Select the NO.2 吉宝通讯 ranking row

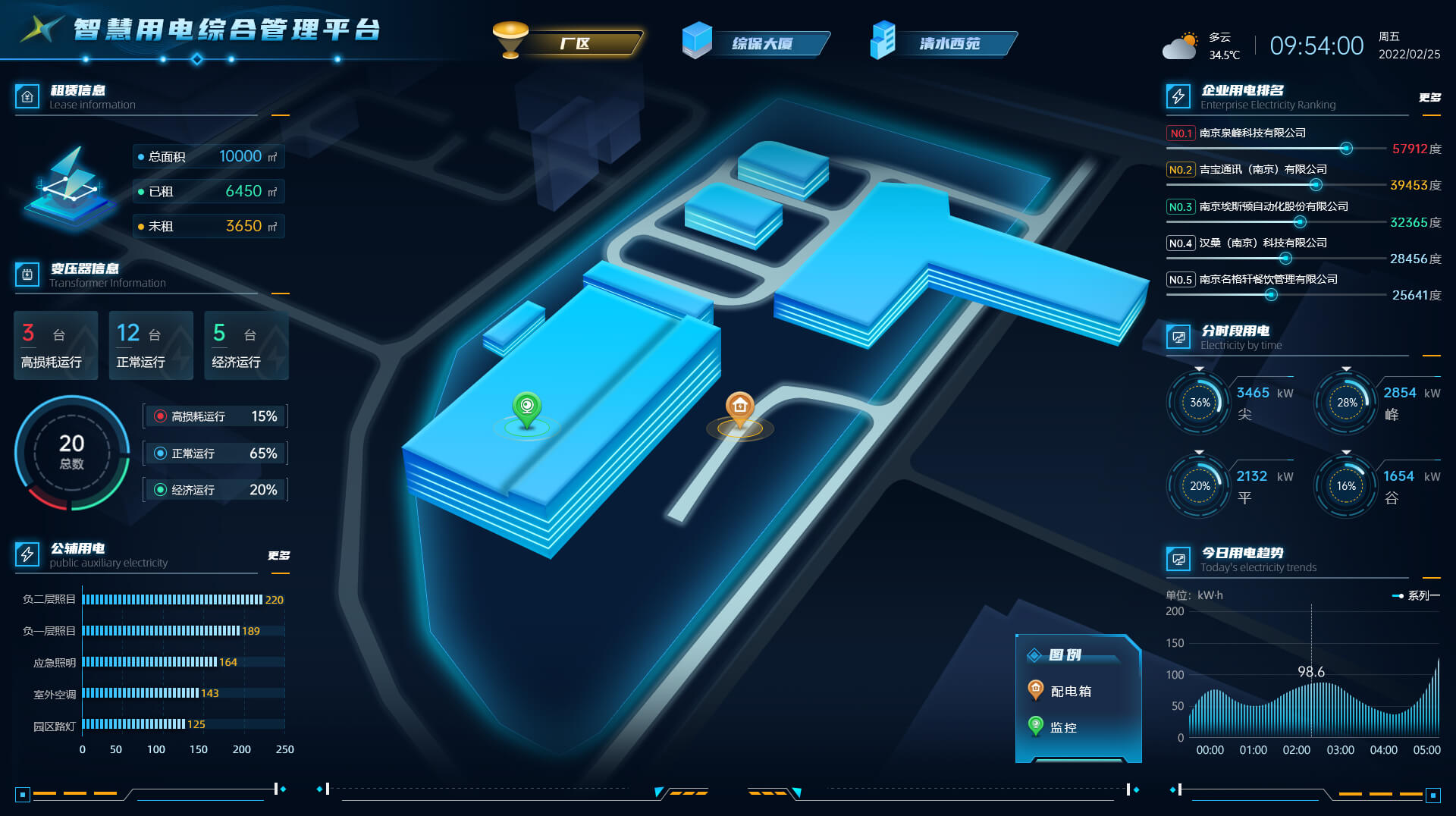[x=1263, y=170]
